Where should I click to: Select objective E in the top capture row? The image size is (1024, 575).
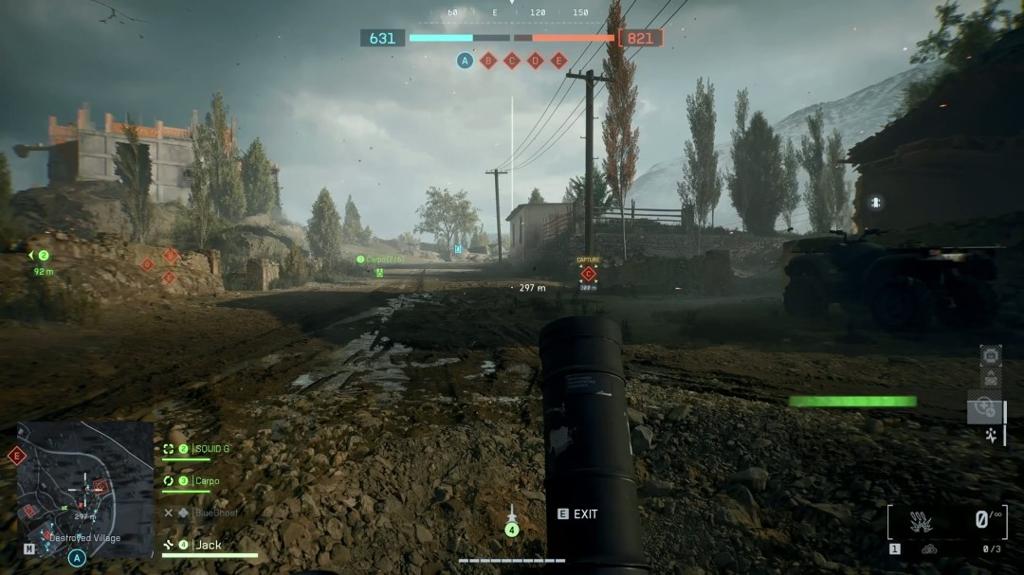pyautogui.click(x=559, y=60)
